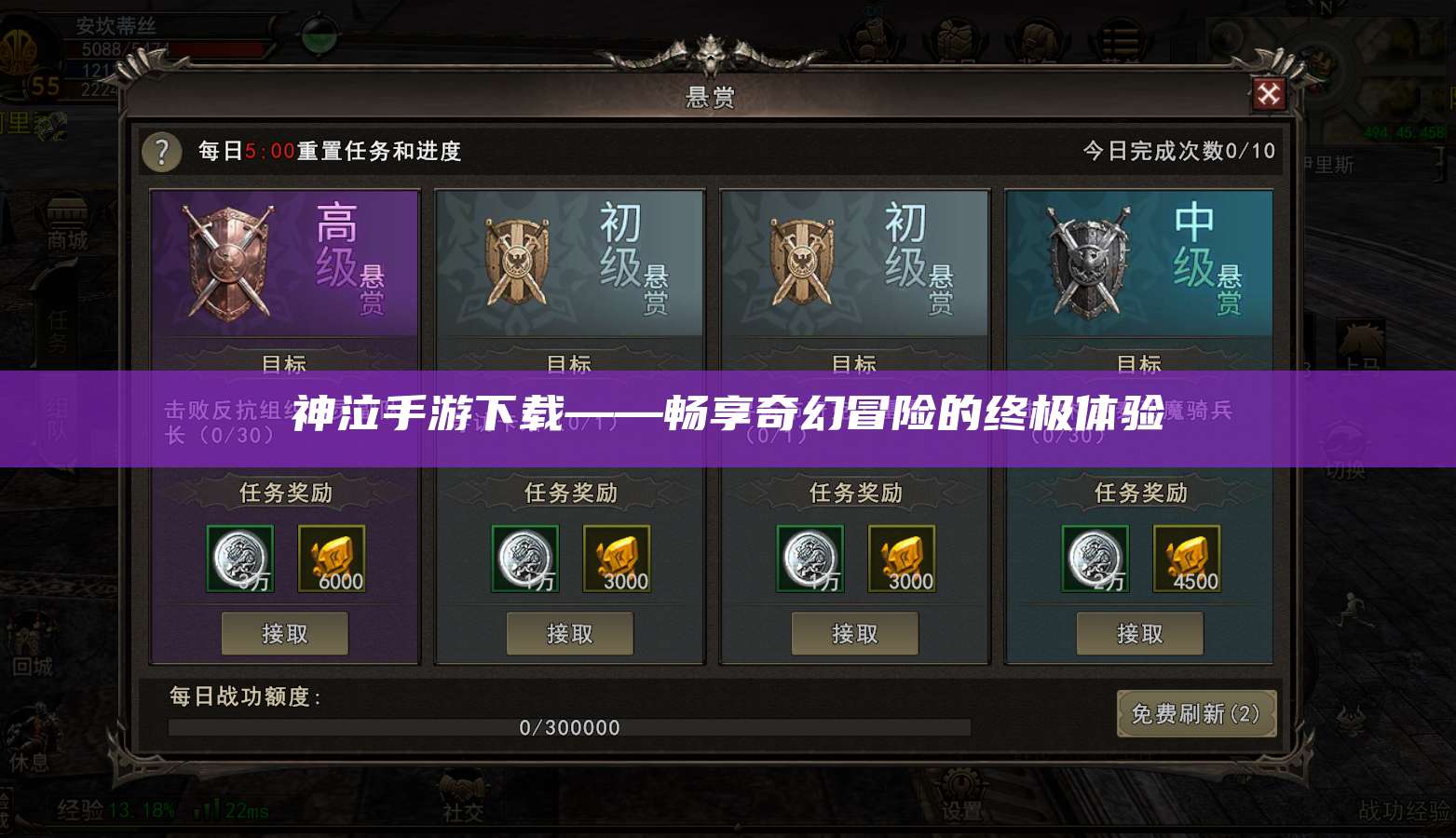Accept the 高级 bounty via 接取
Image resolution: width=1456 pixels, height=838 pixels.
pyautogui.click(x=284, y=633)
